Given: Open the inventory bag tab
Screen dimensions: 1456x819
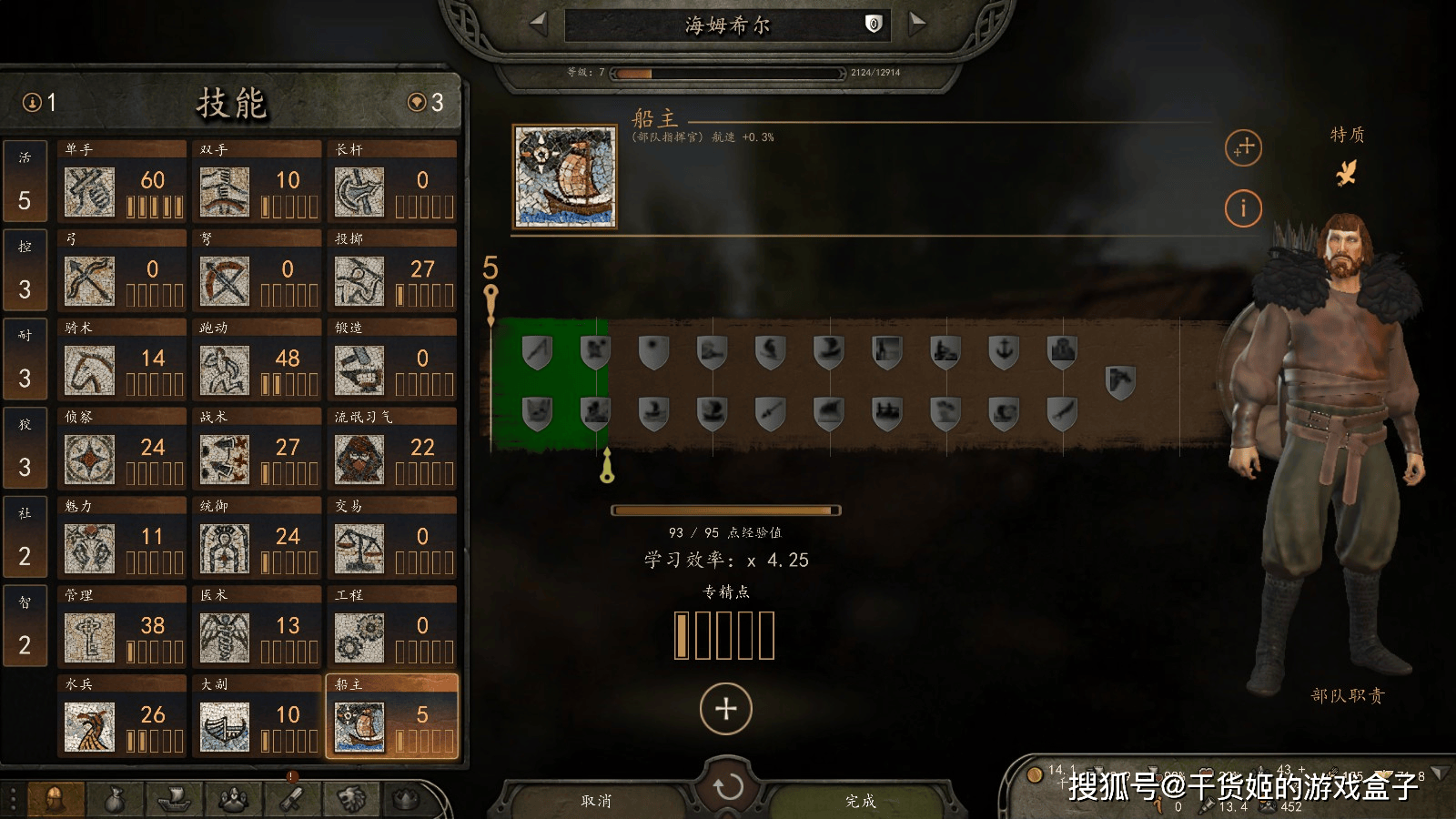Looking at the screenshot, I should (114, 800).
